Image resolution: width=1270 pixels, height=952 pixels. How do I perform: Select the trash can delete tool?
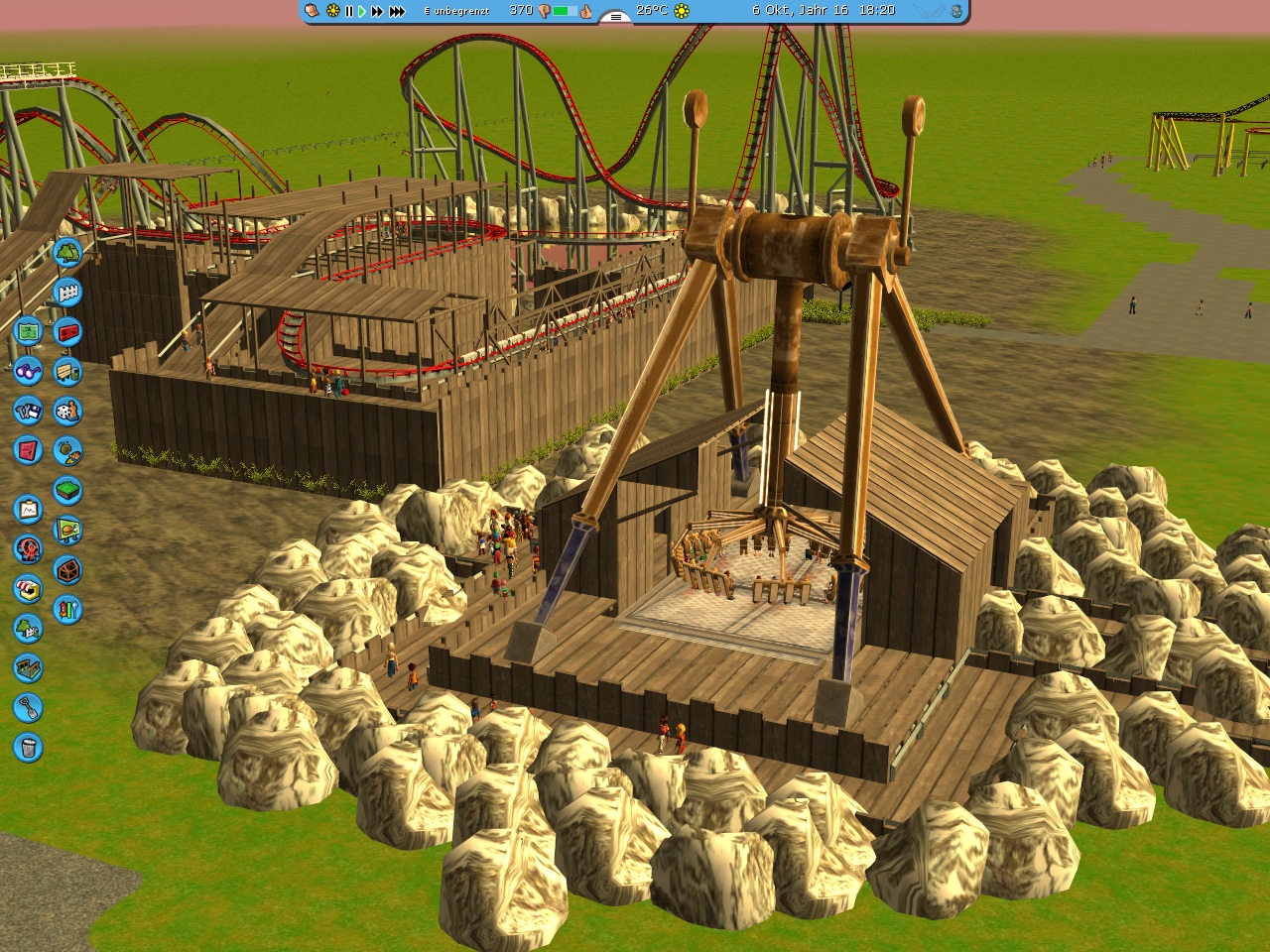[x=28, y=748]
